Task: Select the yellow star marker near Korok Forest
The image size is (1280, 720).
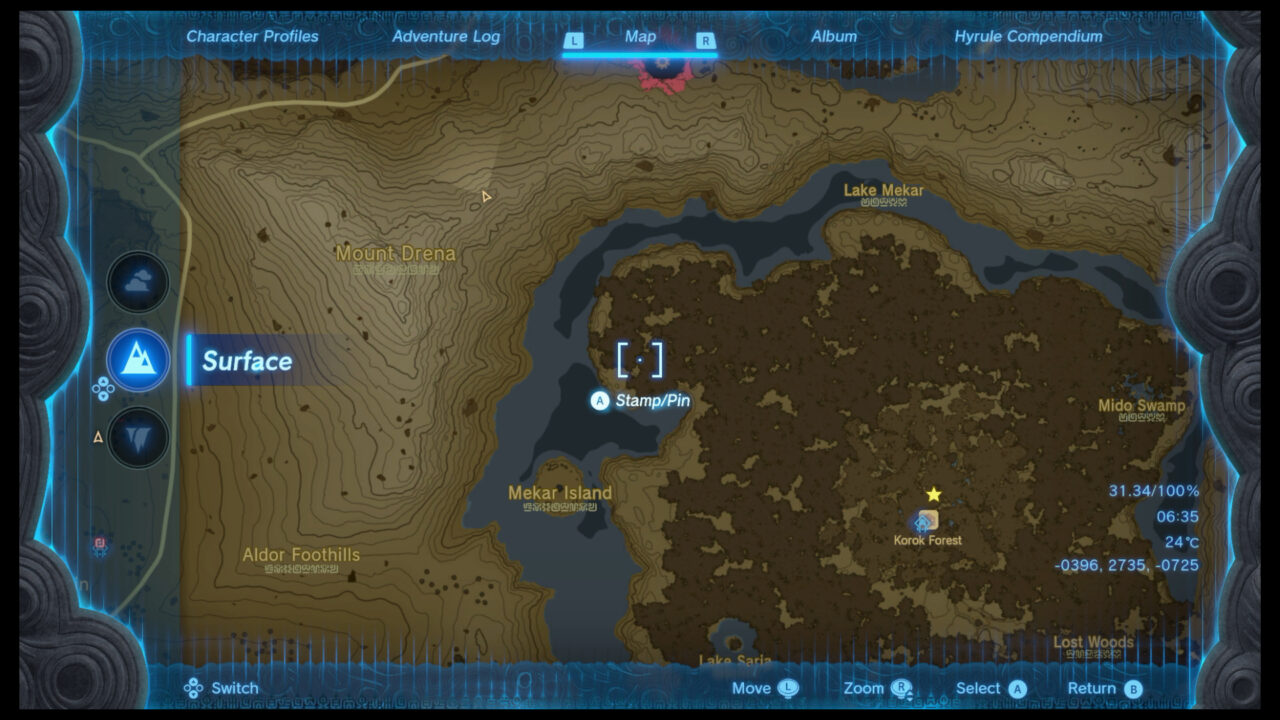Action: click(932, 492)
